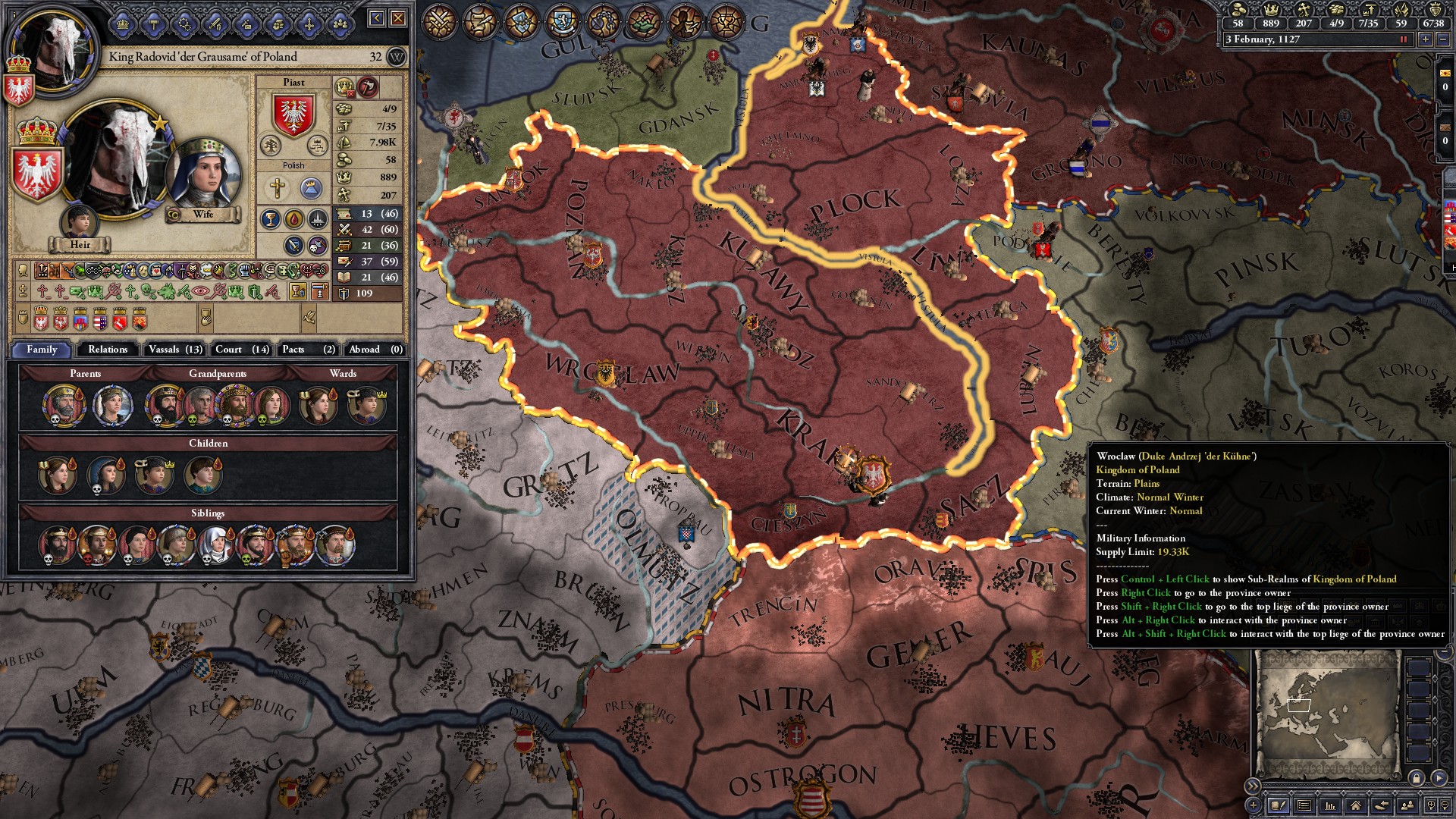The height and width of the screenshot is (819, 1456).
Task: Click the scroll-and-quill diplomacy mapmode icon
Action: pos(481,20)
